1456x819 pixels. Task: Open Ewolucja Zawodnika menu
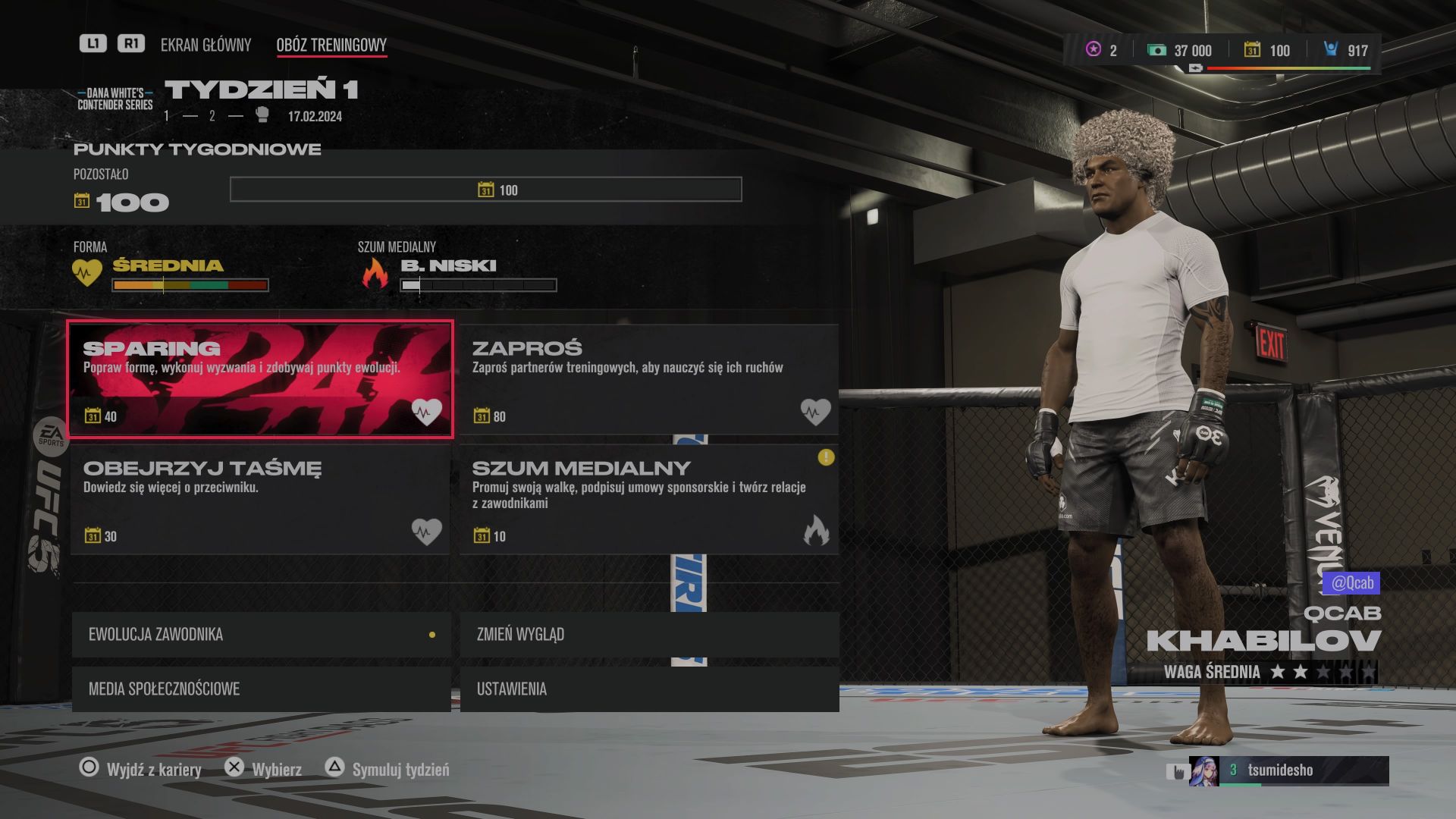tap(261, 634)
